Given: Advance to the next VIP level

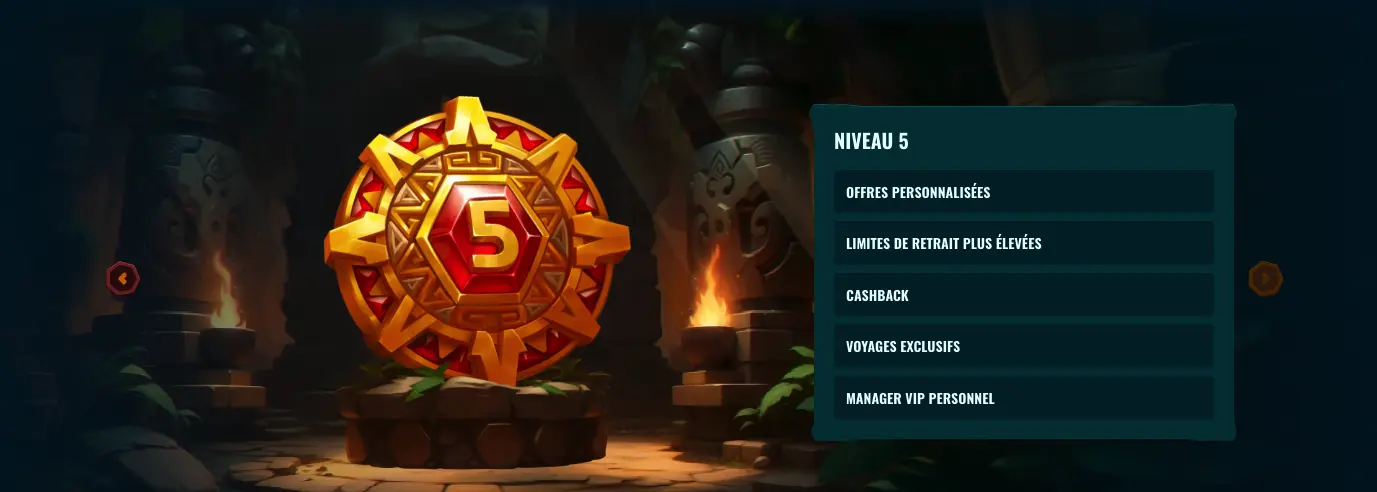Looking at the screenshot, I should 1265,278.
